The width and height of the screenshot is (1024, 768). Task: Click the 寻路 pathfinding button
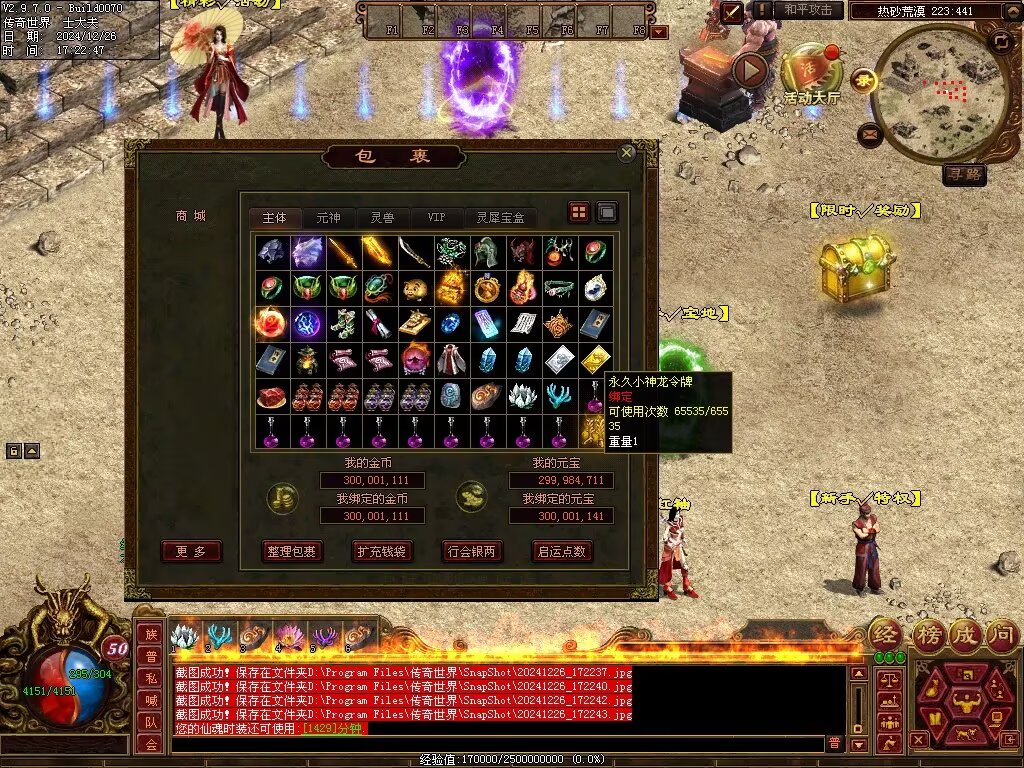[x=965, y=175]
